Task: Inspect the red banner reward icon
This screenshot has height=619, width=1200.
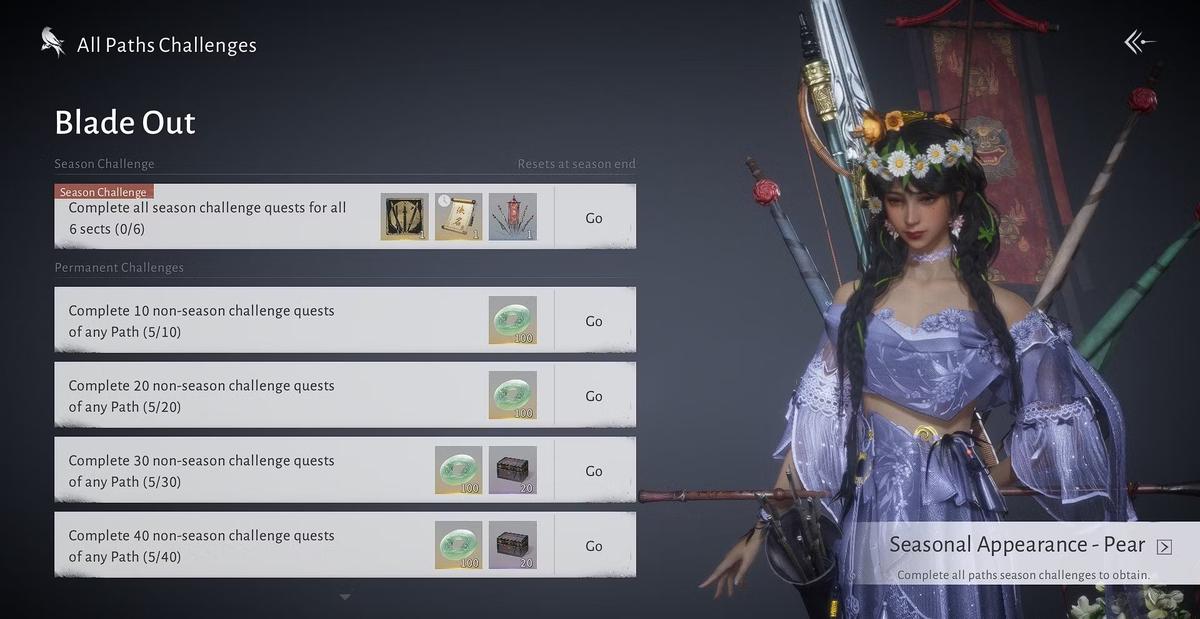Action: click(x=513, y=217)
